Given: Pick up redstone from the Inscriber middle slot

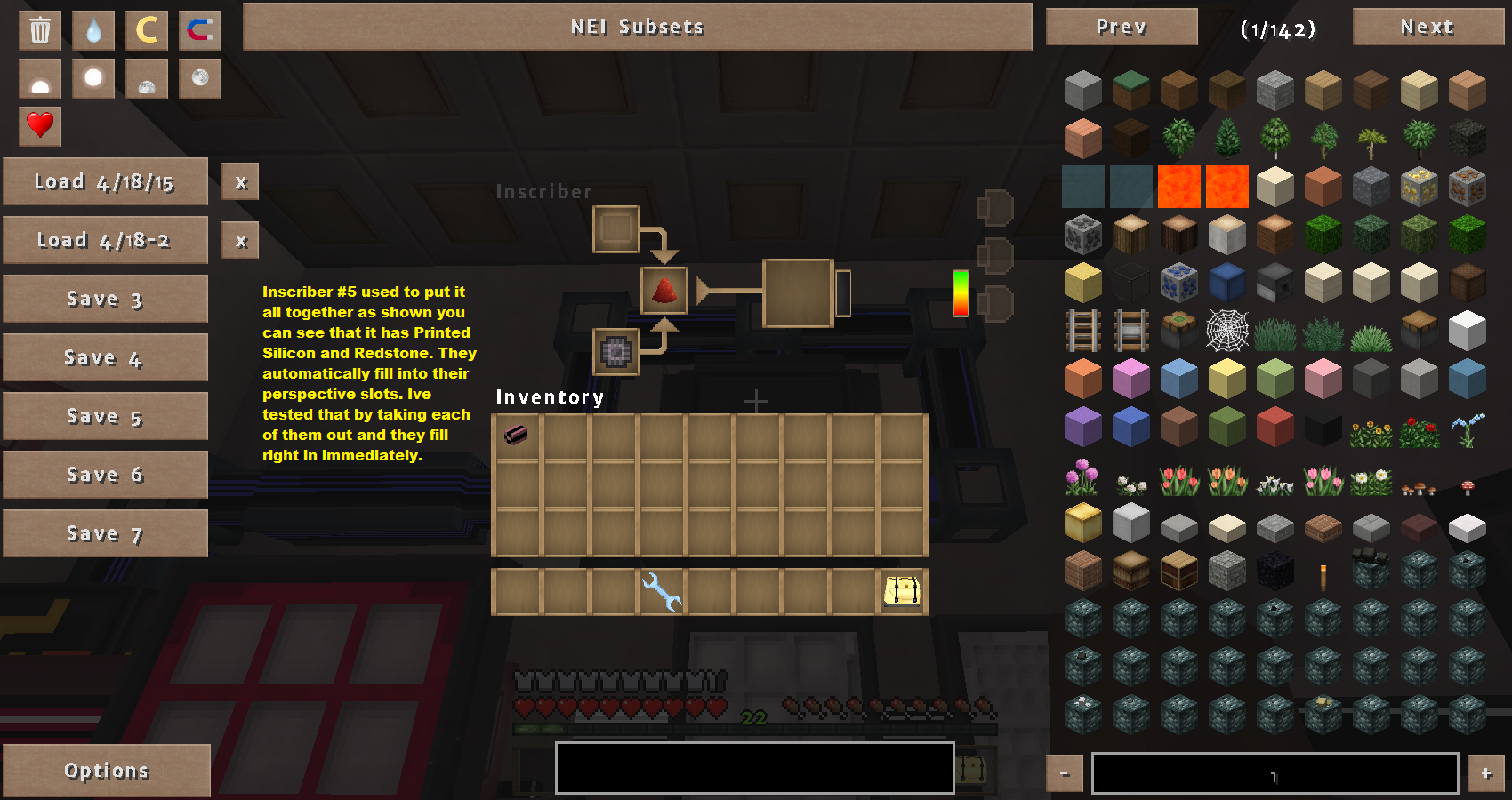Looking at the screenshot, I should (x=664, y=291).
